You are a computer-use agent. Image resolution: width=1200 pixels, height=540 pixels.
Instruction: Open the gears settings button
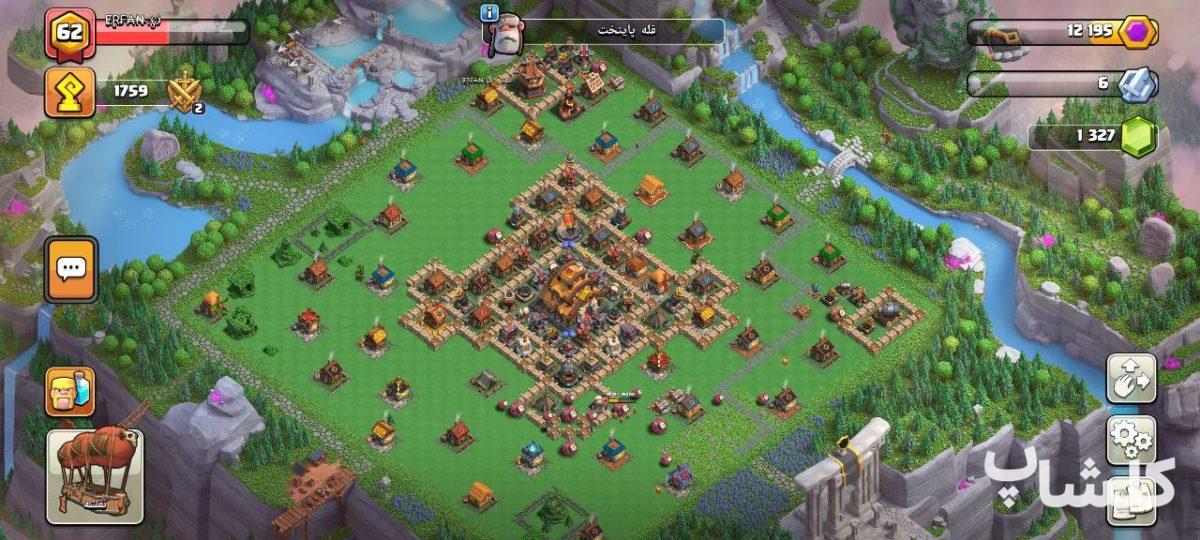click(1130, 439)
